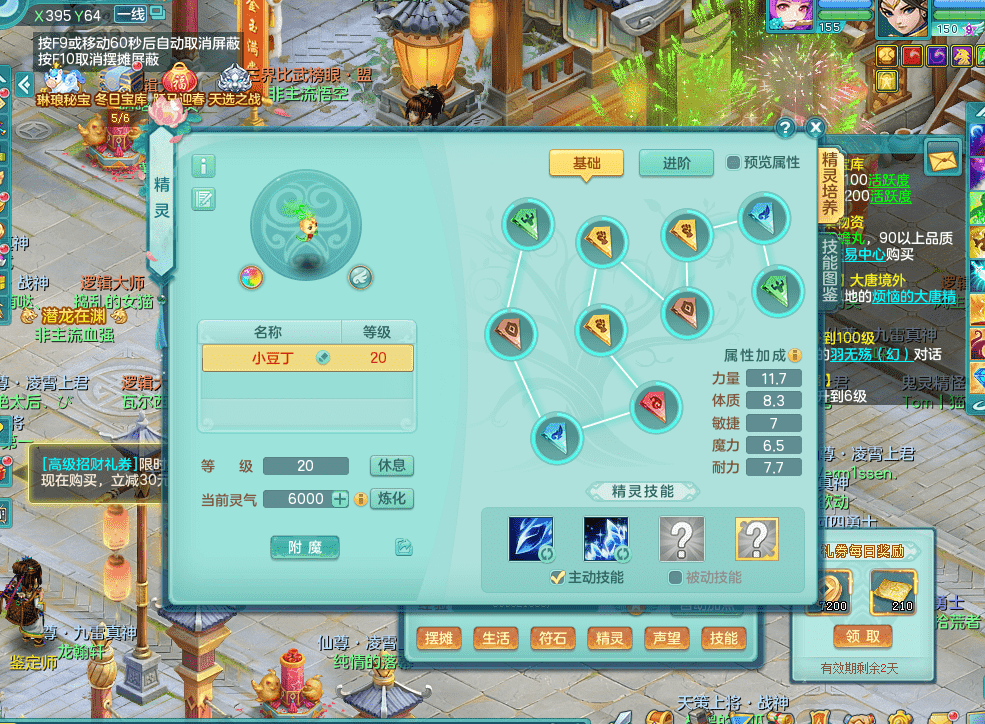This screenshot has width=985, height=724.
Task: Check the 主动技能 option
Action: 558,577
